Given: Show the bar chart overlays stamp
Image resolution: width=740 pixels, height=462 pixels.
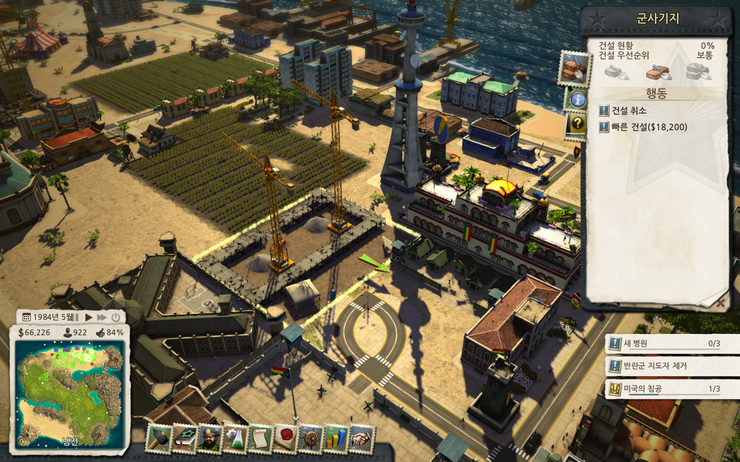Looking at the screenshot, I should tap(335, 438).
